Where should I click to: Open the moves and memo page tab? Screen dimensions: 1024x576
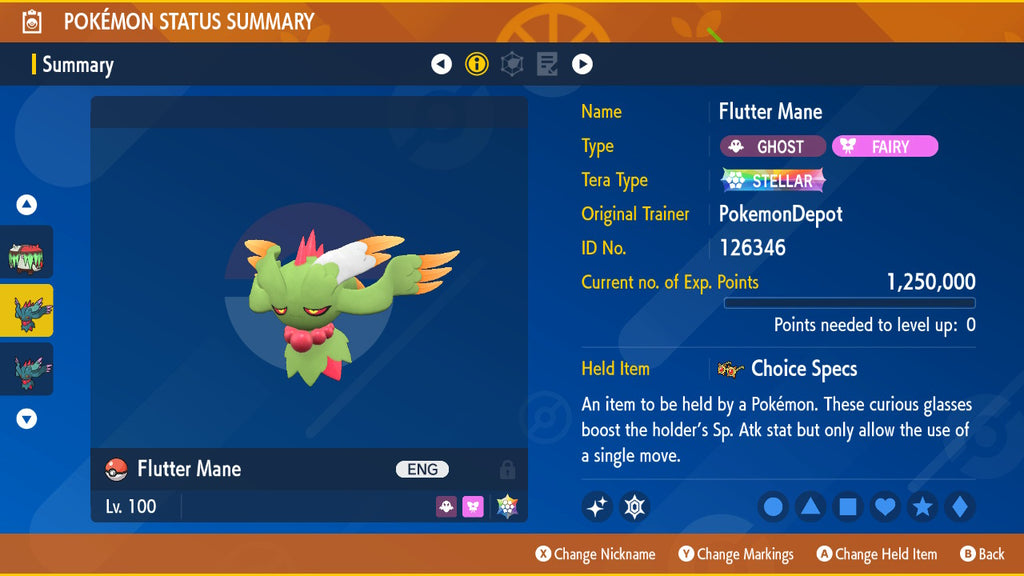[547, 64]
